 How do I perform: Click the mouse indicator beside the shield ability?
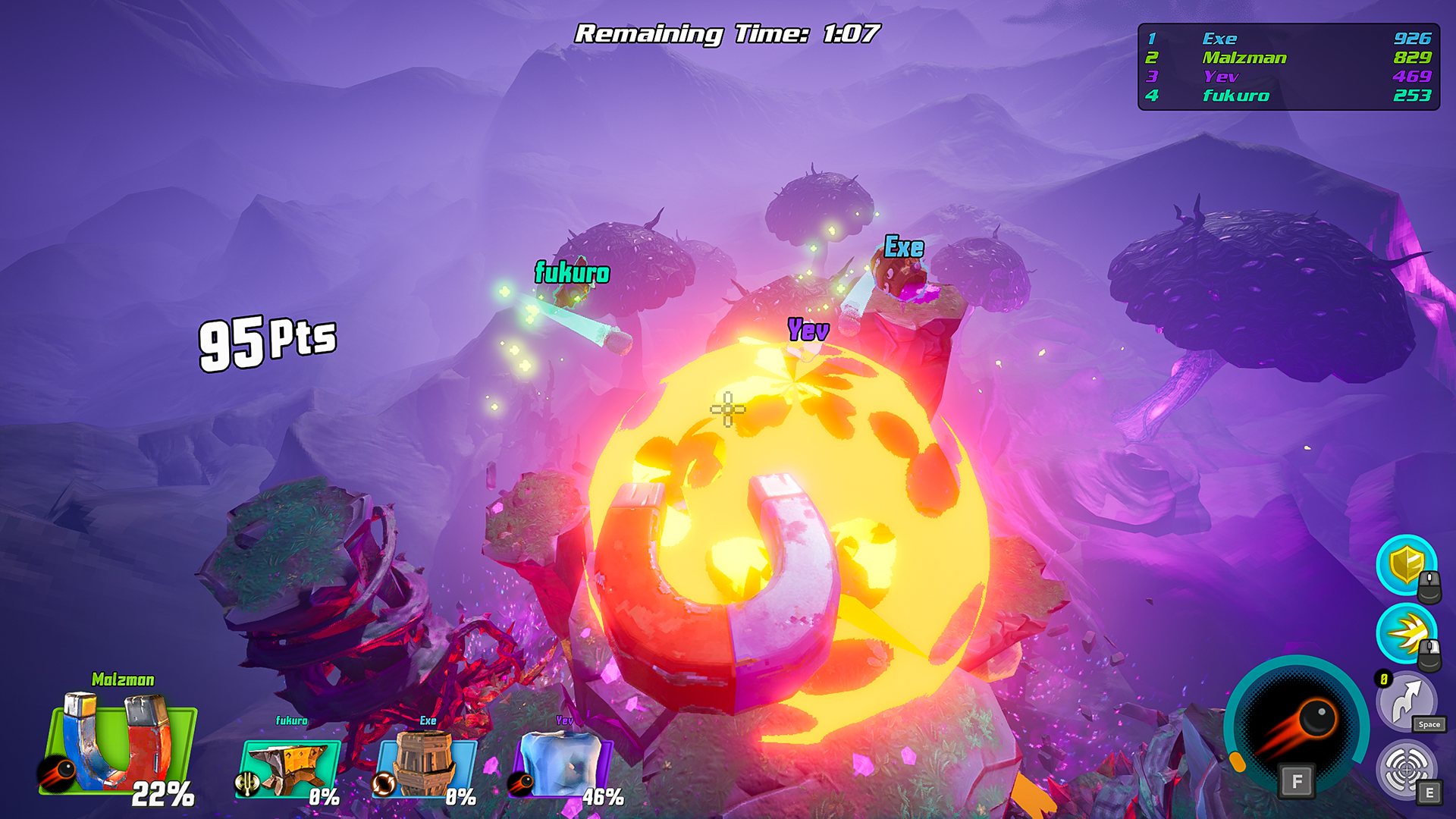(1428, 587)
